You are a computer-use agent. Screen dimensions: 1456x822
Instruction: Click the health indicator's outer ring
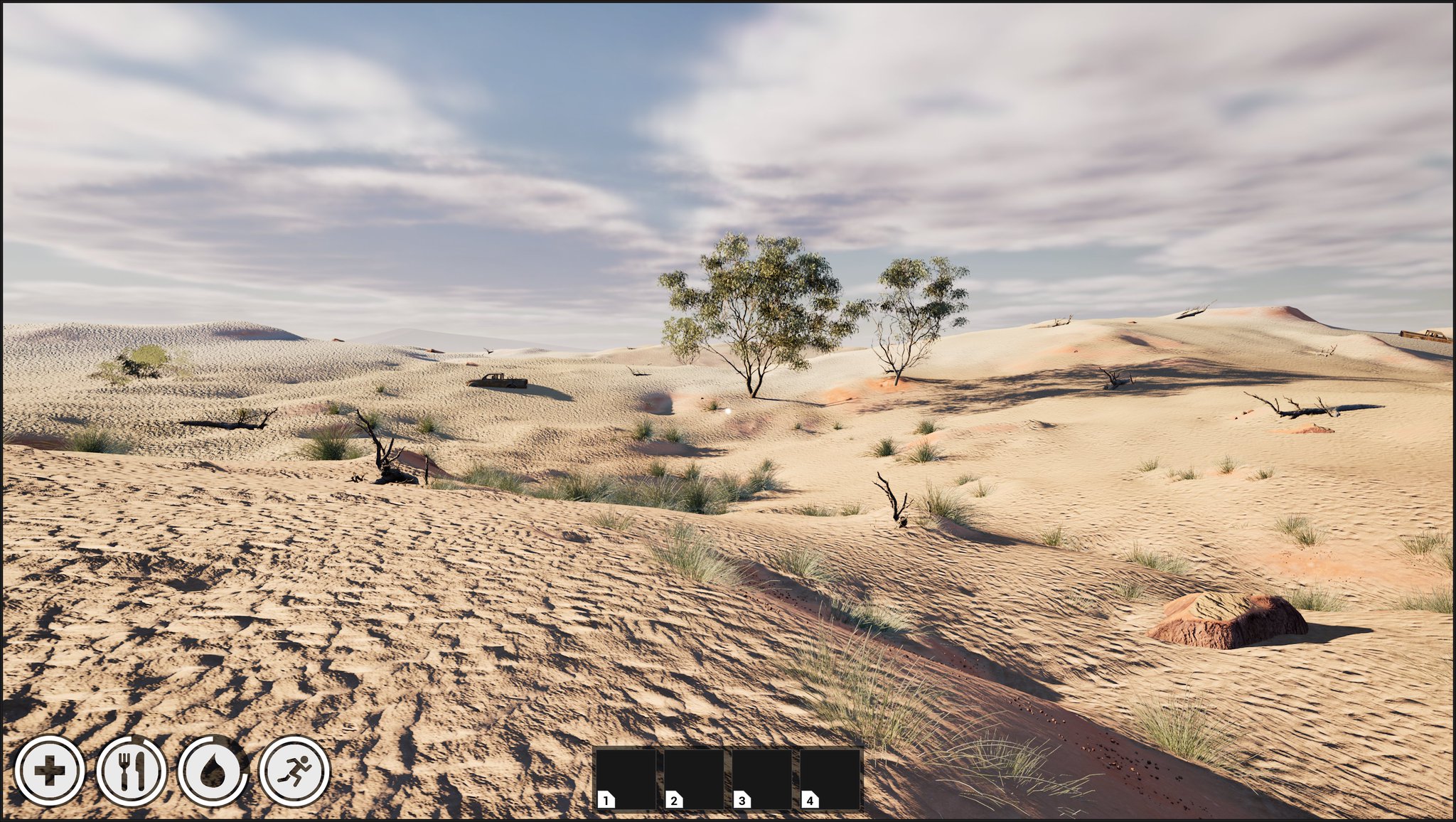(x=48, y=740)
